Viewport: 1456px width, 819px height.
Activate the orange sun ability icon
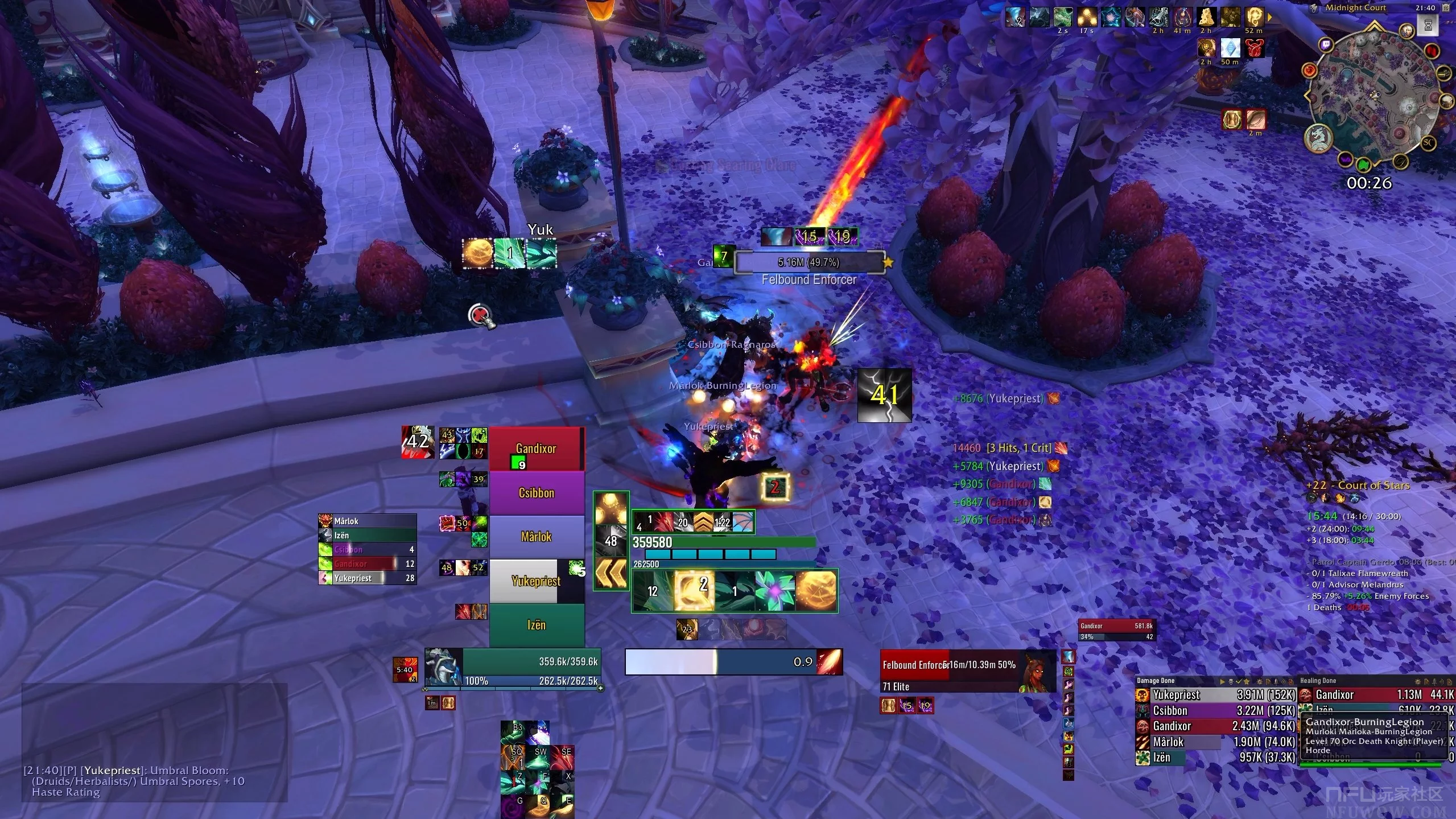[816, 591]
